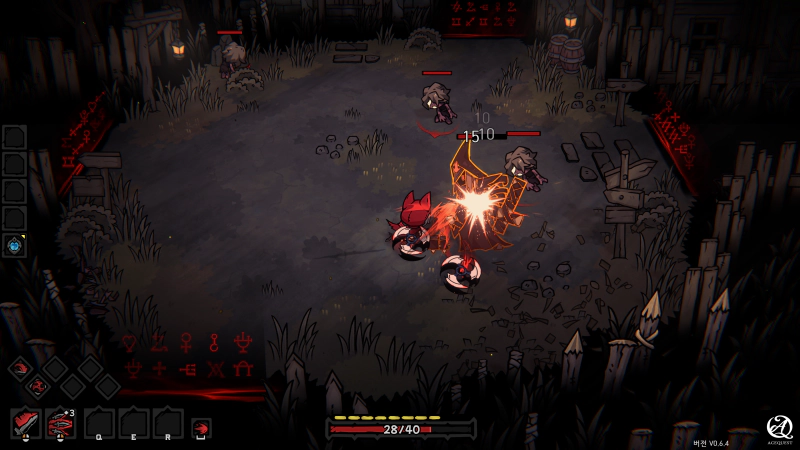Select the empty R skill slot
Screen dimensions: 800x450
(x=167, y=422)
